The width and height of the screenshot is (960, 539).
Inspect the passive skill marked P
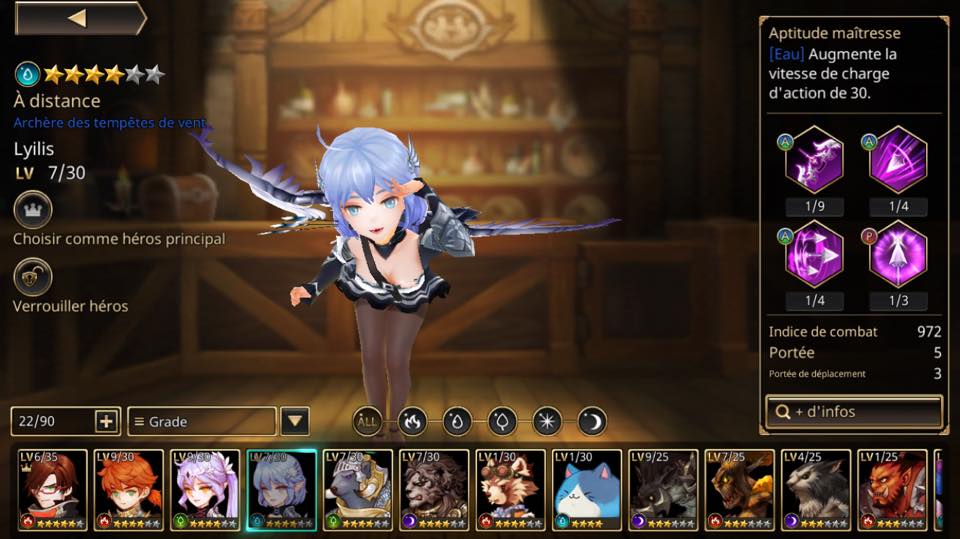(897, 254)
